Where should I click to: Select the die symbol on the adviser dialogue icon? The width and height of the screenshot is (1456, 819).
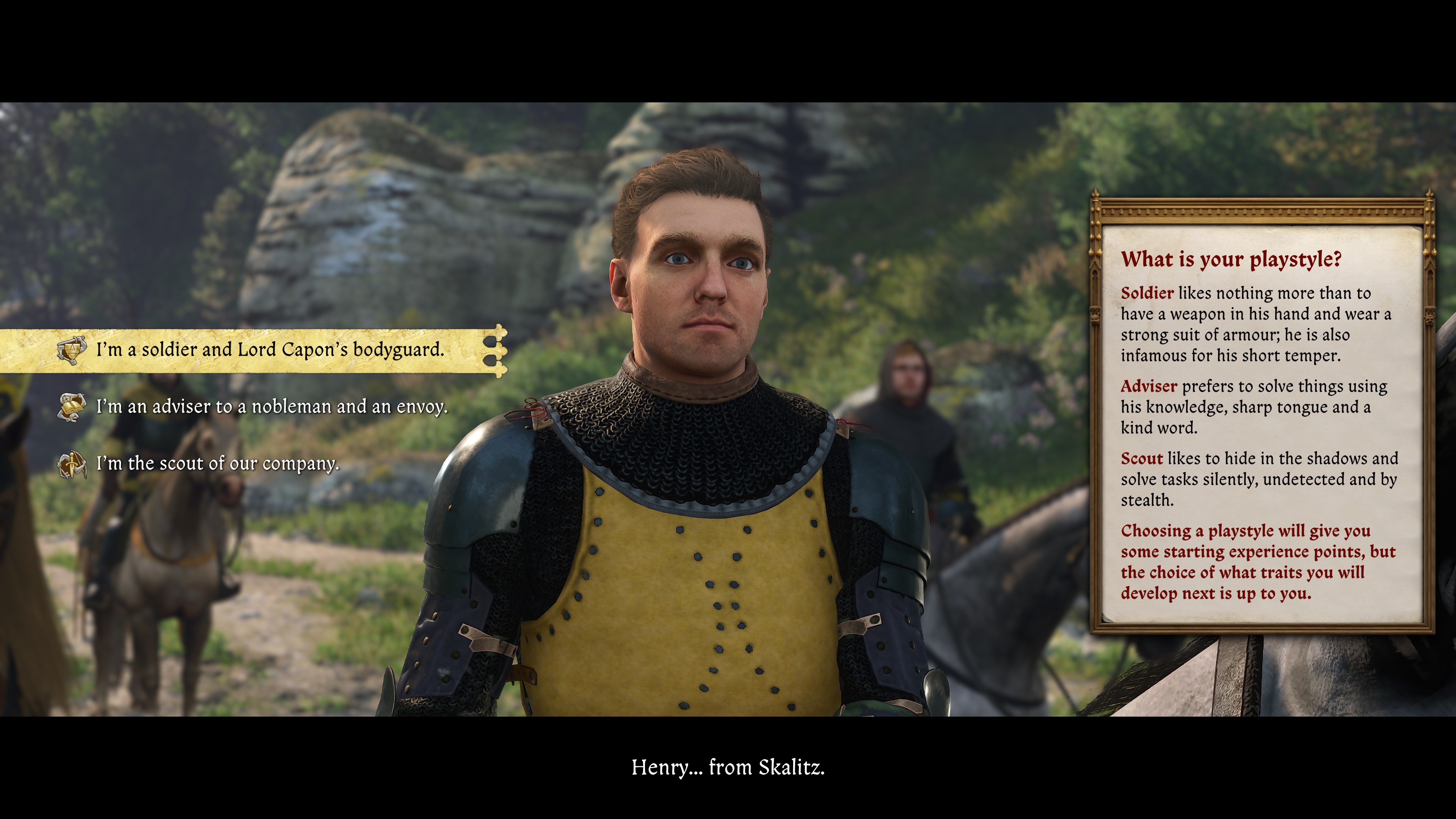click(x=66, y=399)
